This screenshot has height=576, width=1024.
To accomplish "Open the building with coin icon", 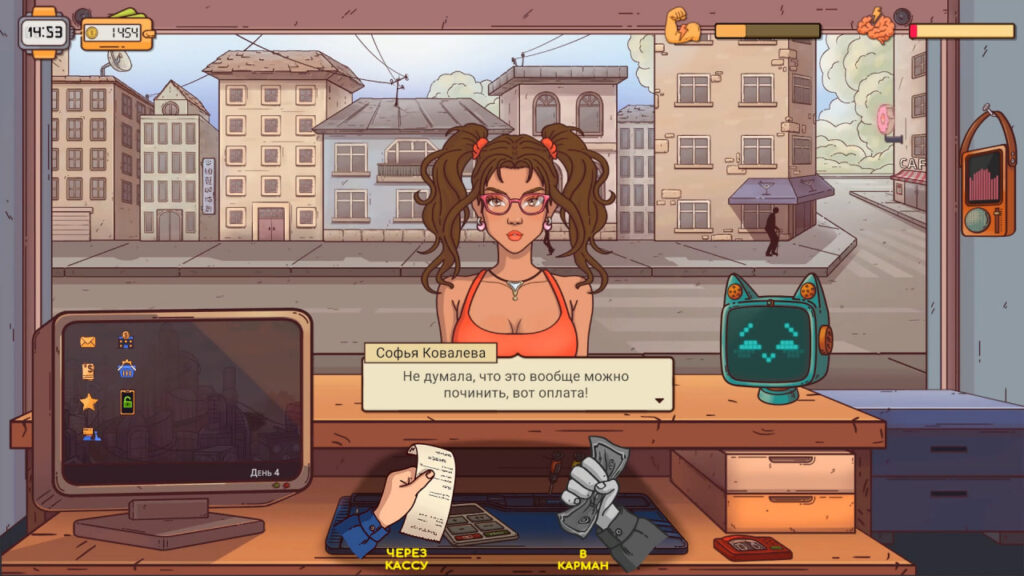I will [126, 341].
